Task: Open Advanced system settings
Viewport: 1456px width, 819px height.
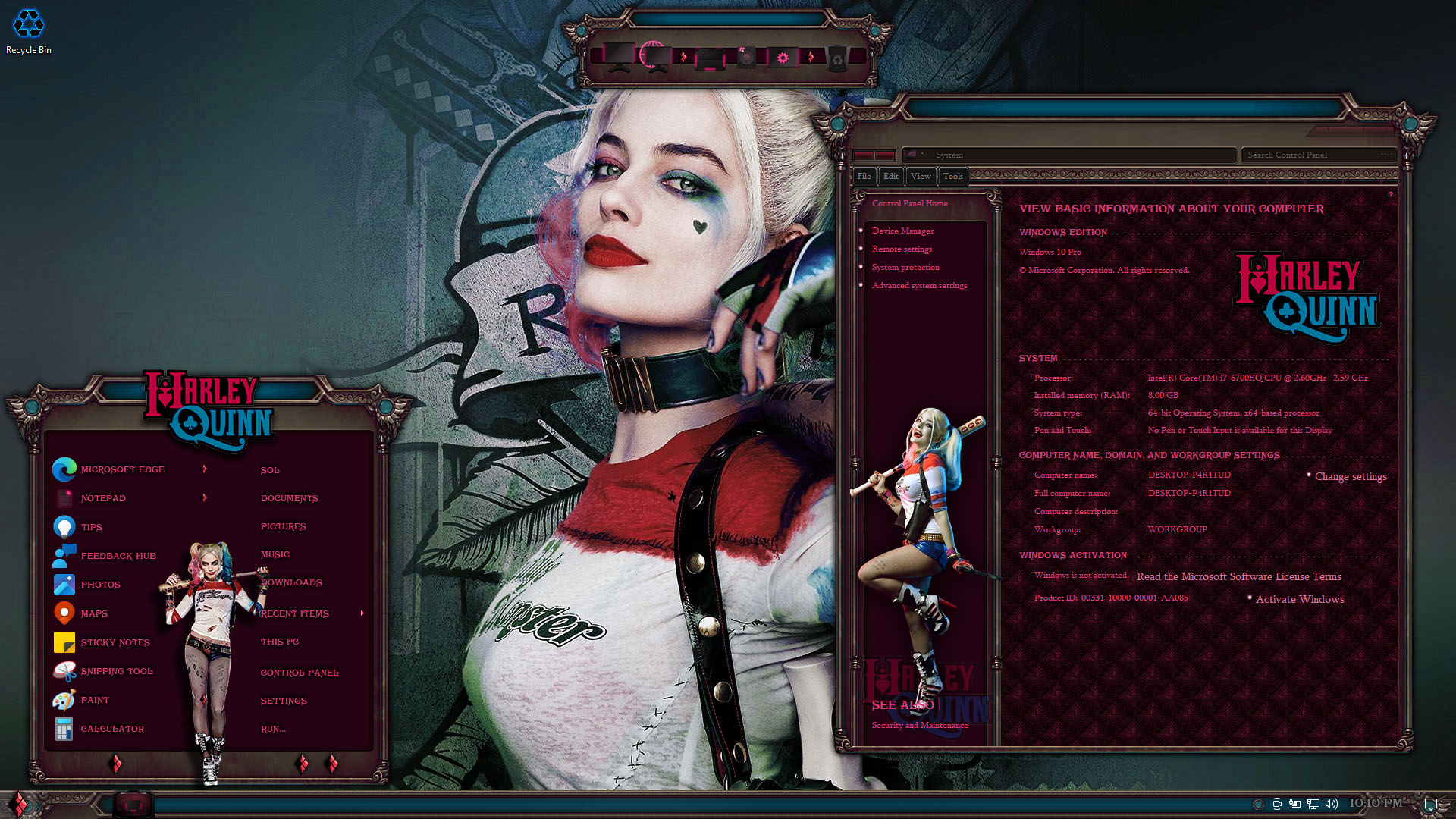Action: pyautogui.click(x=919, y=285)
